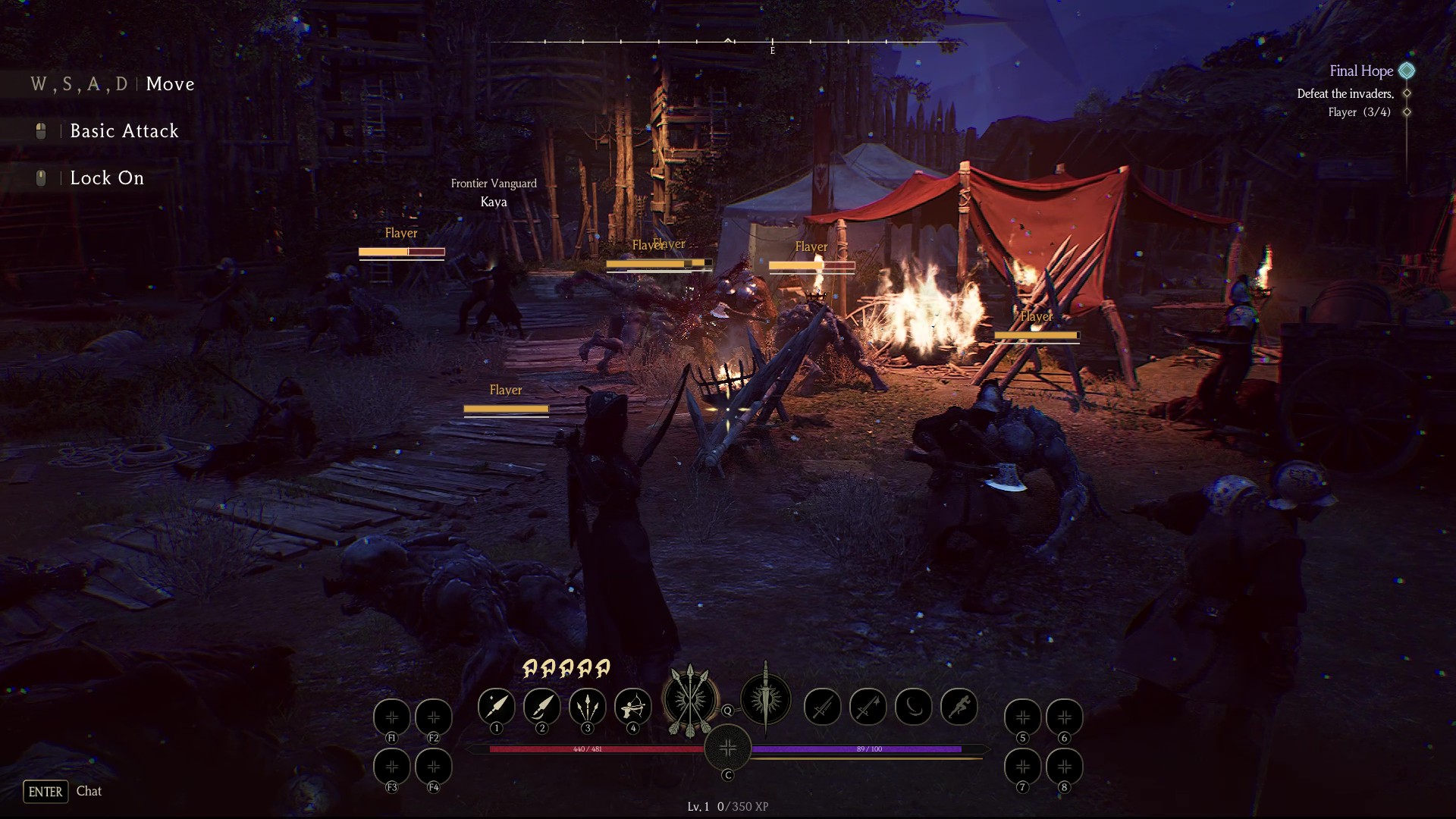Select the crossed arrows bow weapon emblem
This screenshot has height=819, width=1456.
pyautogui.click(x=690, y=700)
